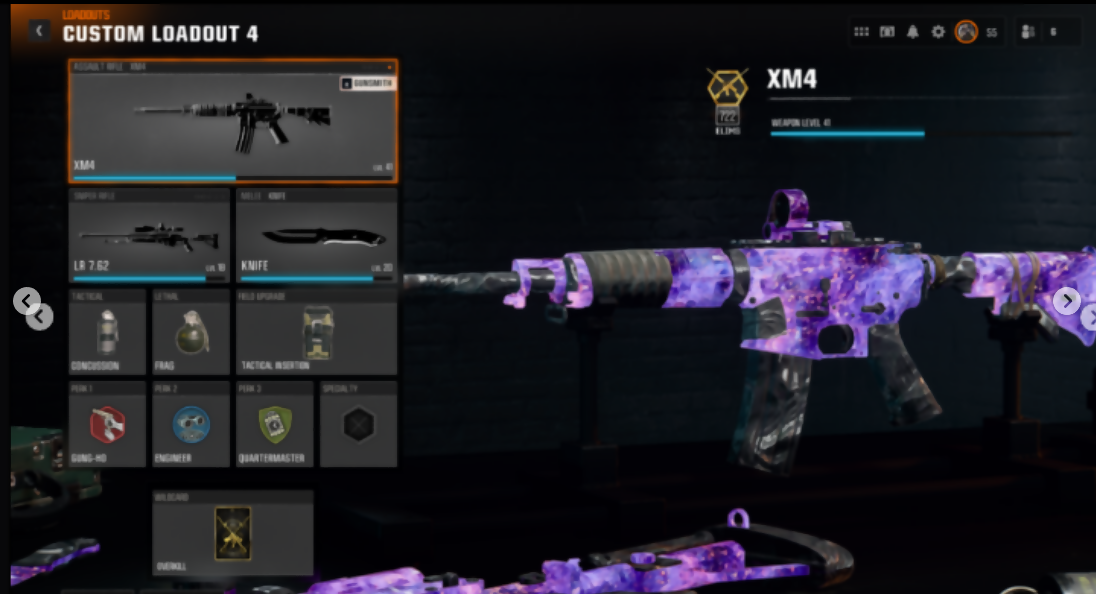The image size is (1096, 594).
Task: Open the settings gear
Action: pyautogui.click(x=938, y=32)
